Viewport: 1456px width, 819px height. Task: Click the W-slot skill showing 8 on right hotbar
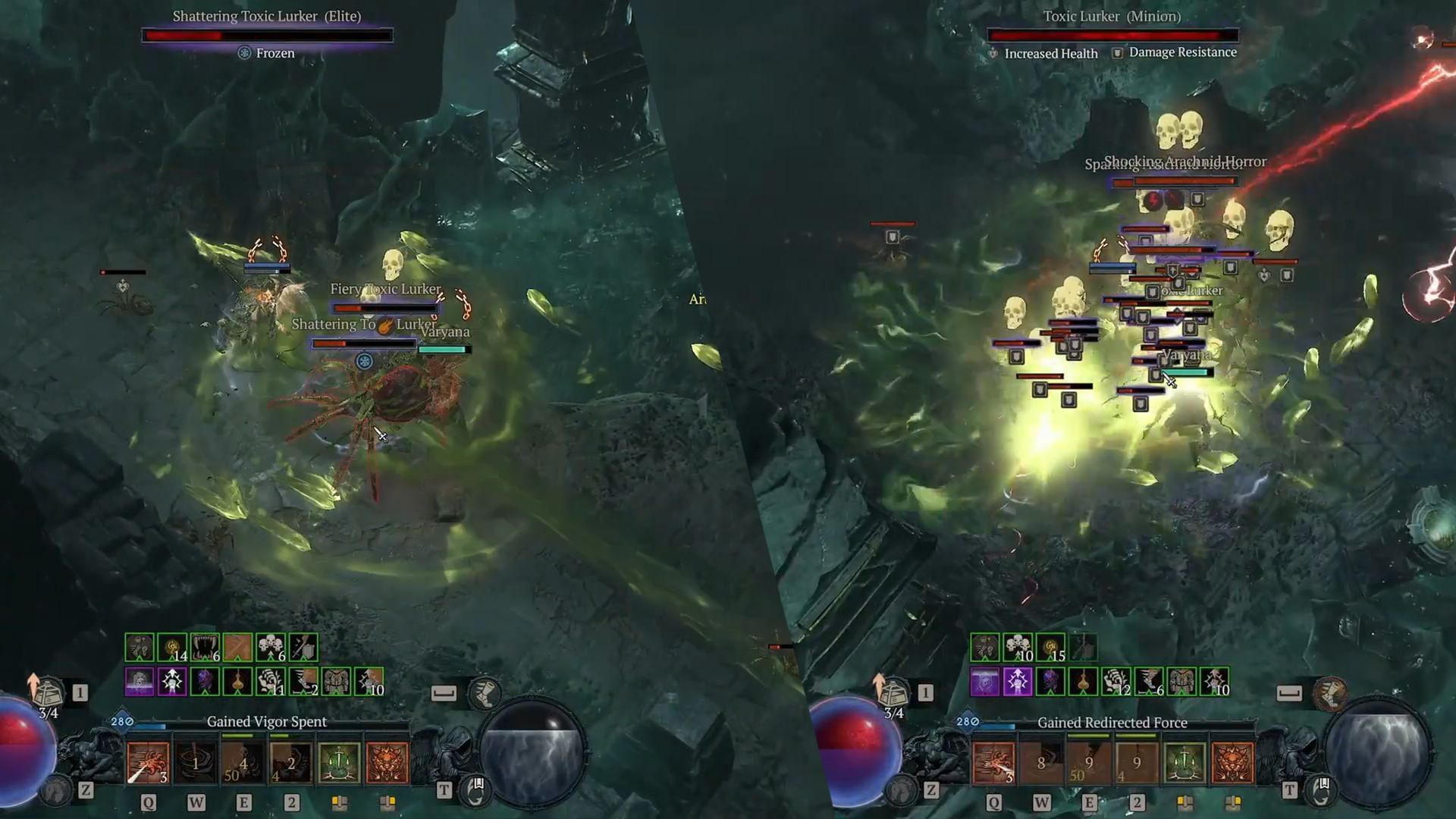(x=1040, y=764)
